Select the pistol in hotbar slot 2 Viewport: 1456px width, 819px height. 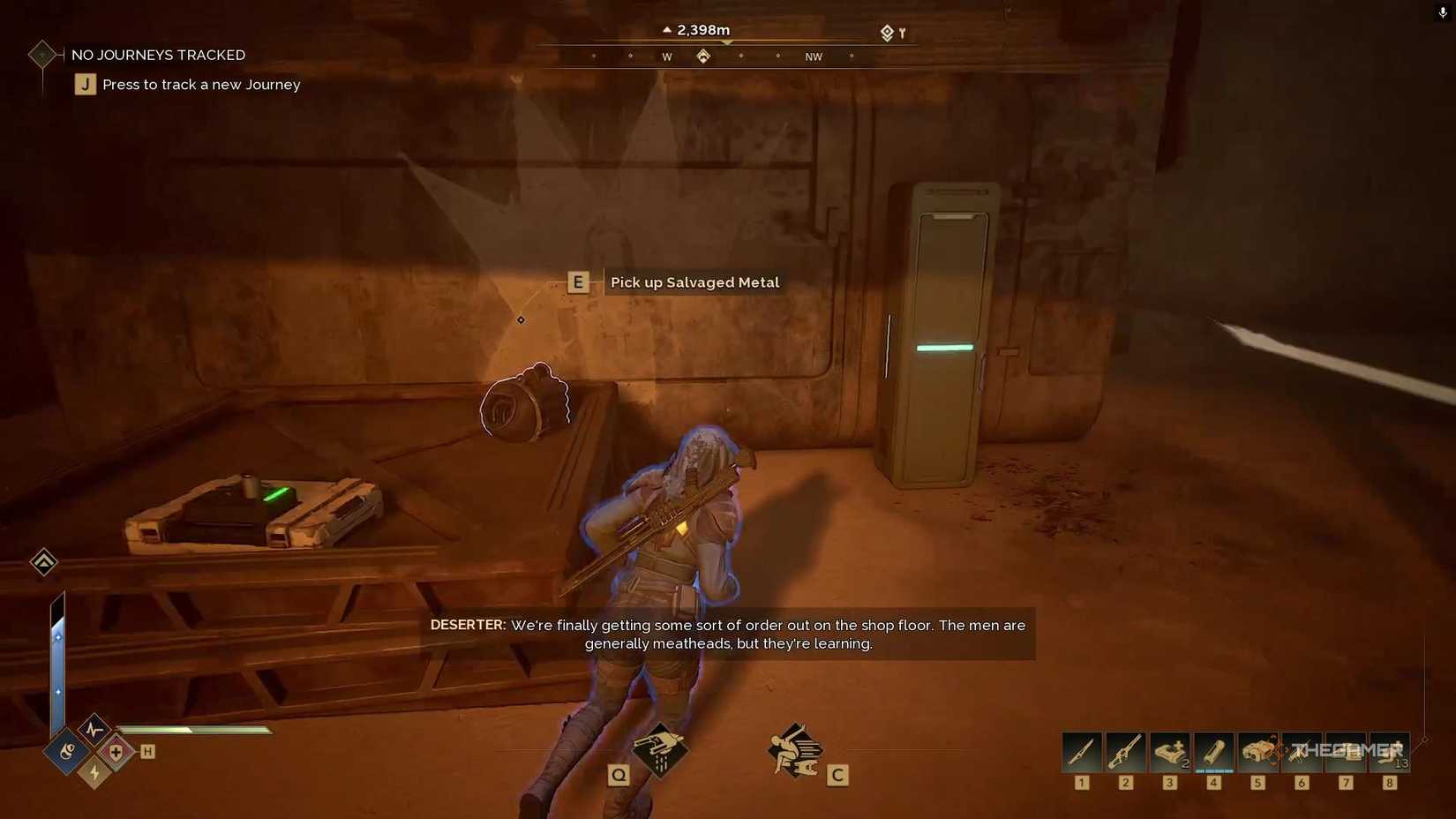[x=1125, y=751]
